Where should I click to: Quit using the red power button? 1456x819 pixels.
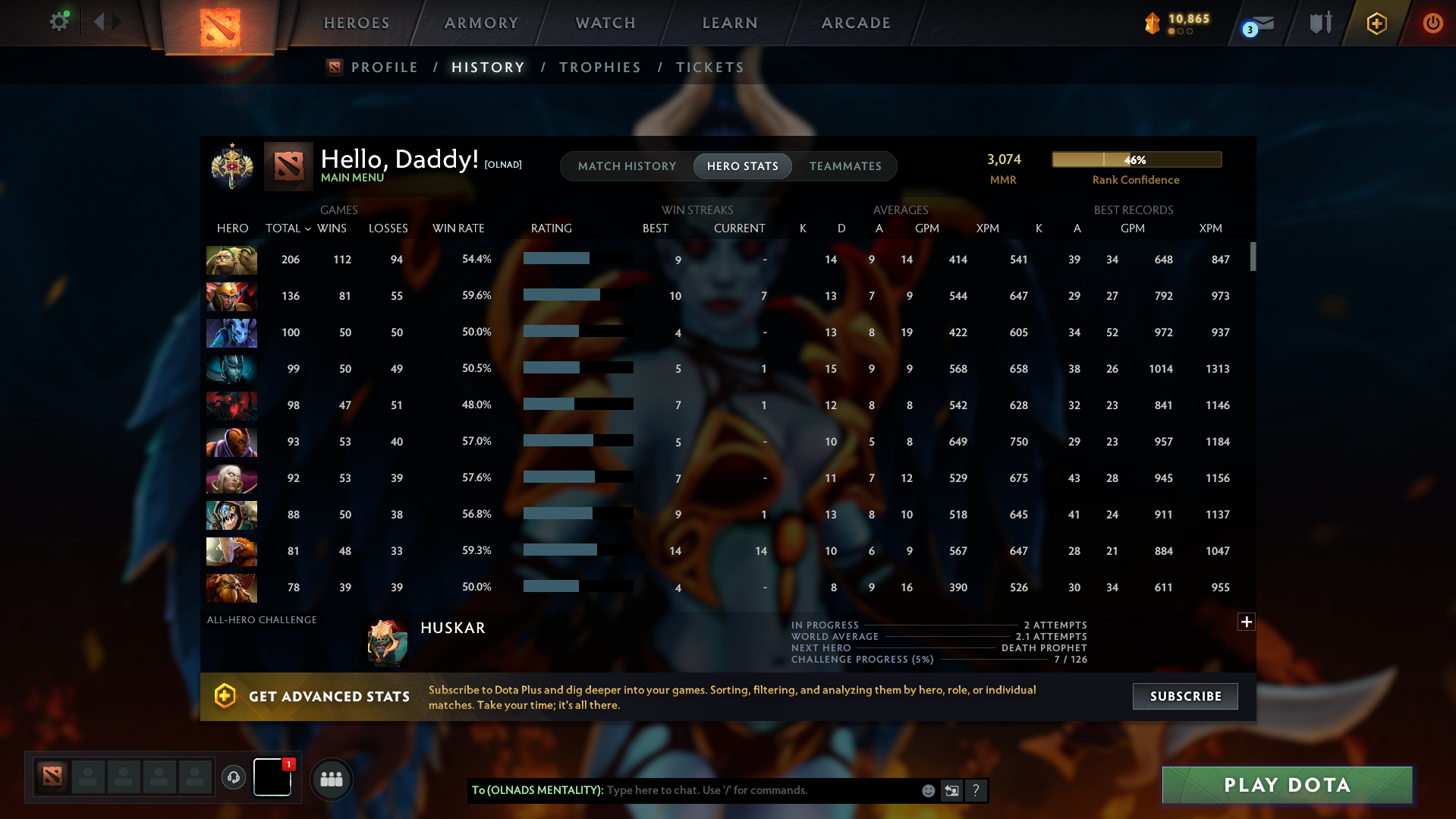tap(1432, 23)
